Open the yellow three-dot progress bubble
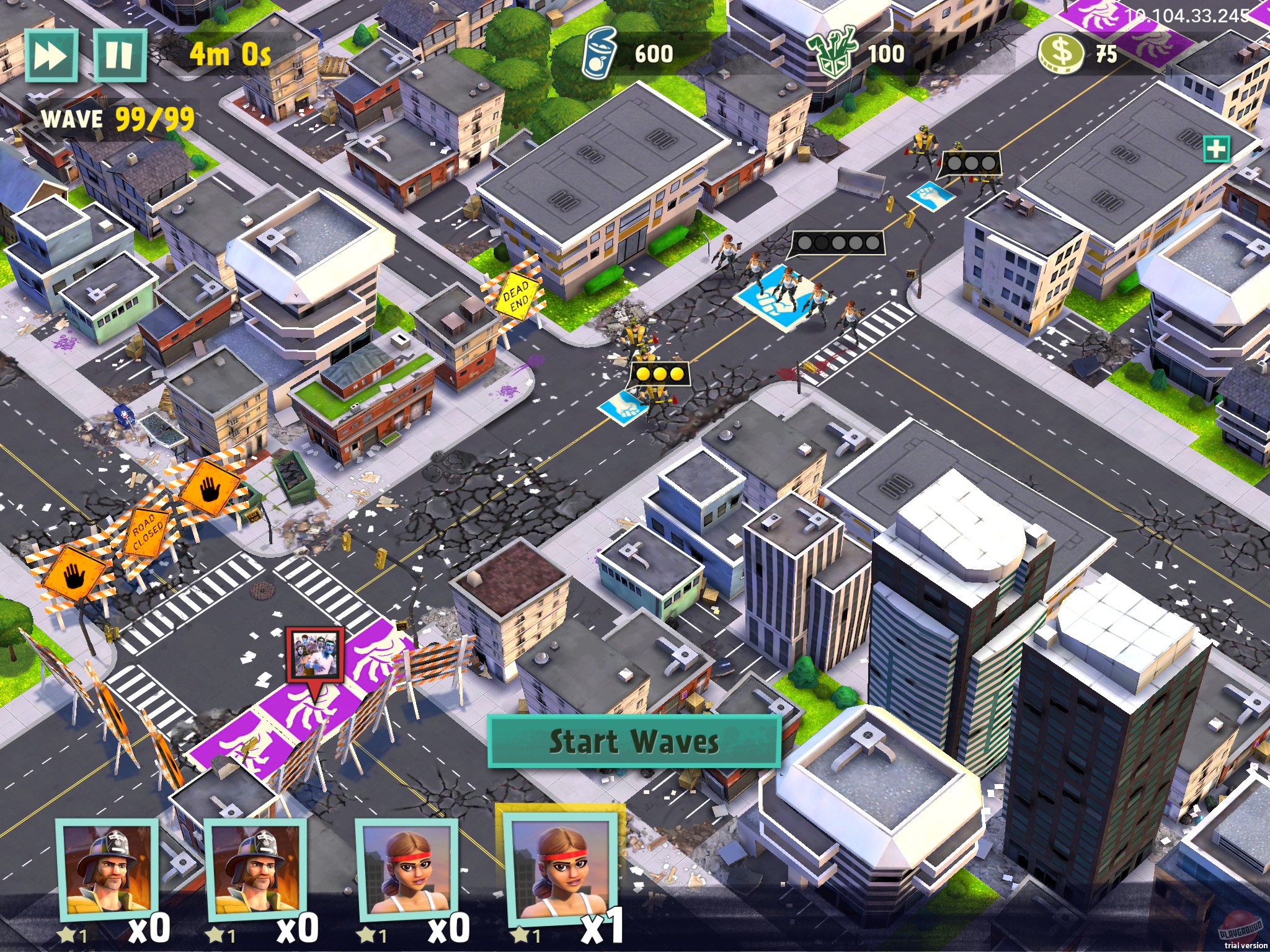The image size is (1270, 952). pos(661,373)
